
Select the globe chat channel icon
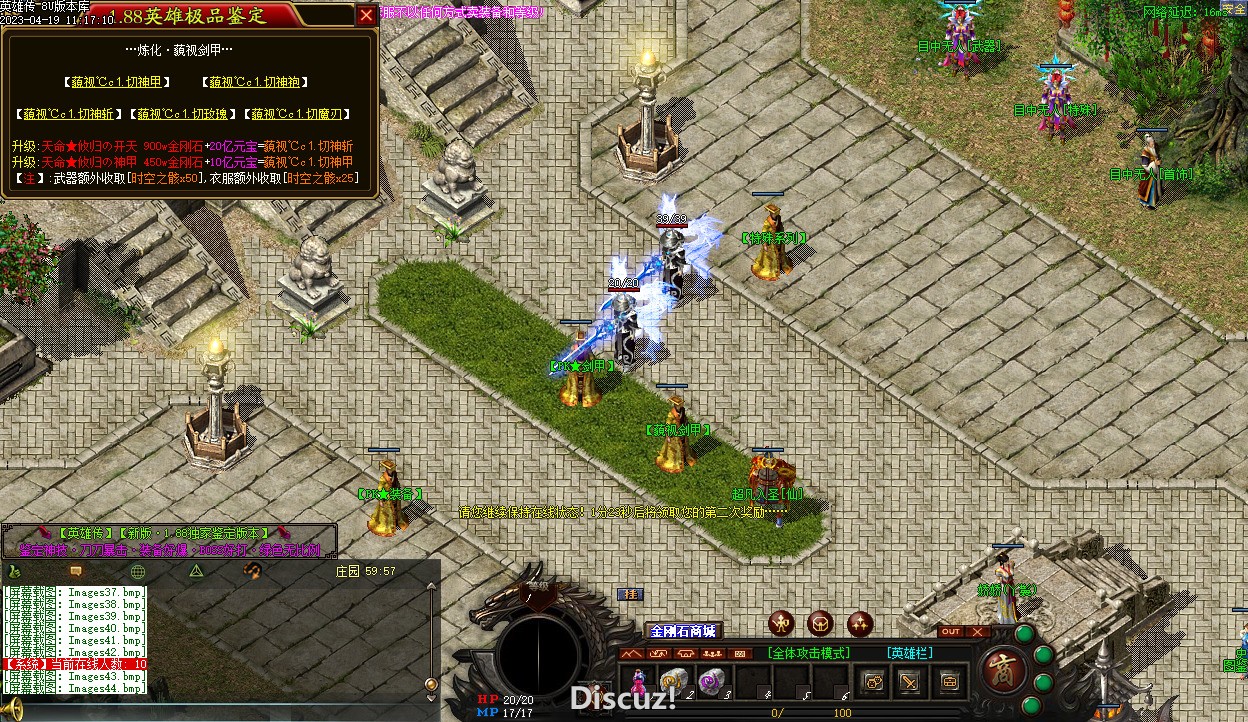tap(138, 571)
